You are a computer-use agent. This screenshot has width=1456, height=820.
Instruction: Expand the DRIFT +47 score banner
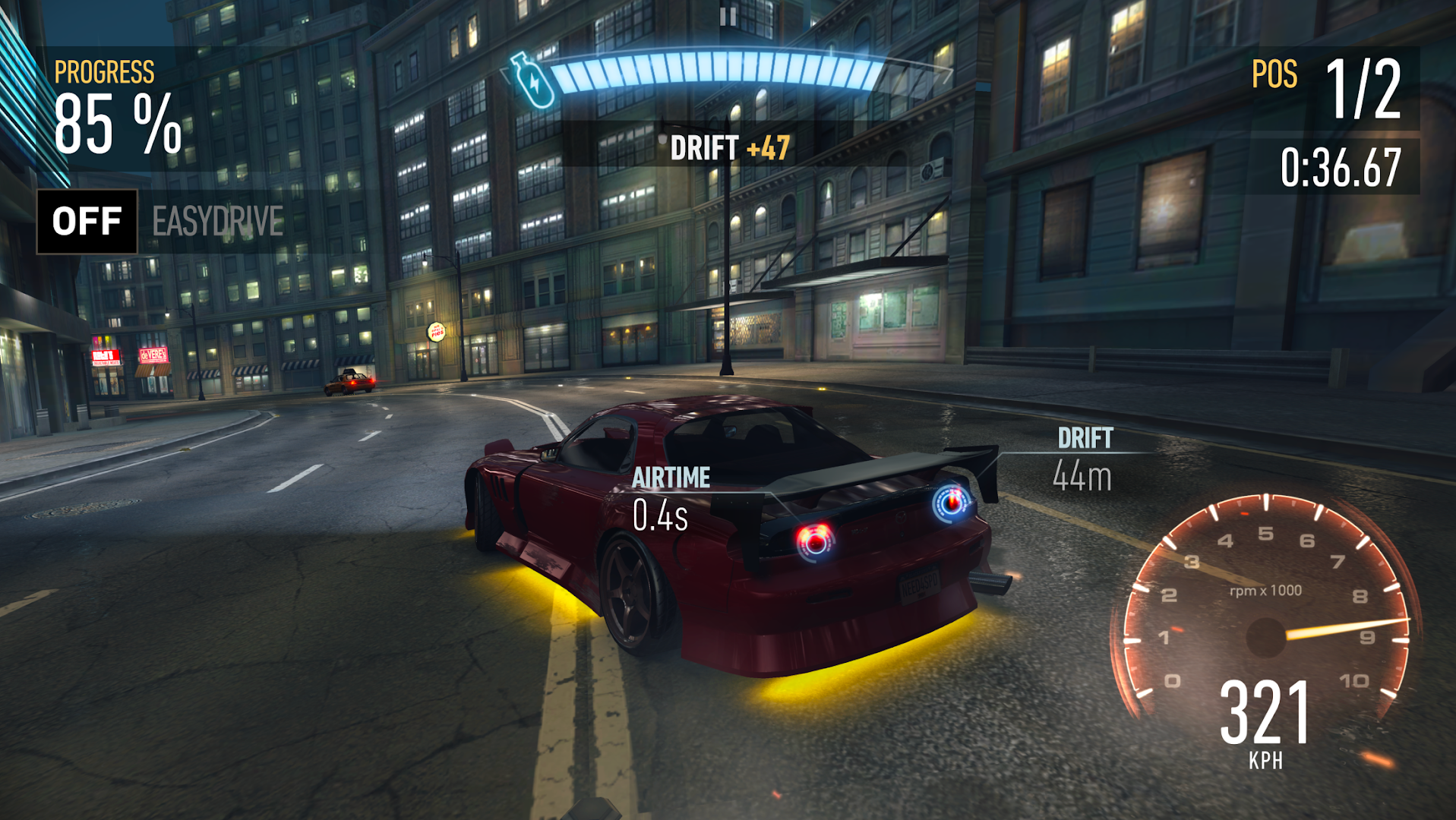click(x=731, y=147)
